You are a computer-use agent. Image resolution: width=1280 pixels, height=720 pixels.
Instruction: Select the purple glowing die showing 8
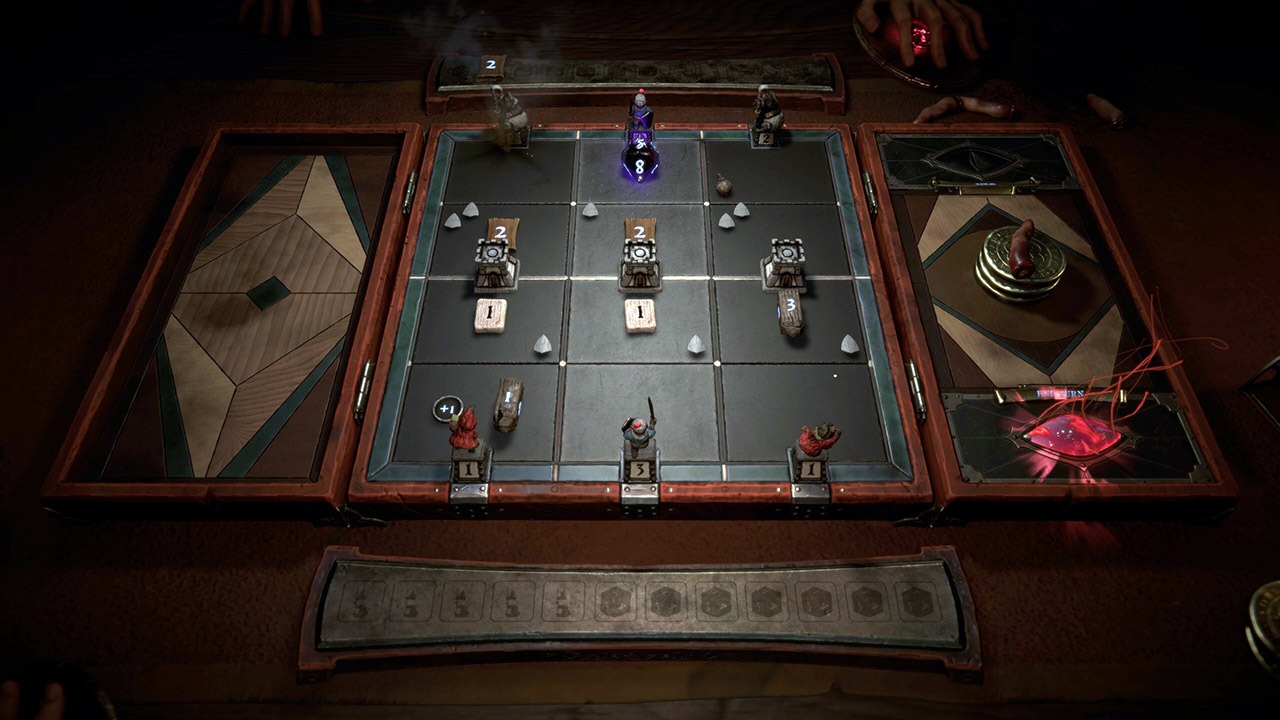tap(638, 160)
